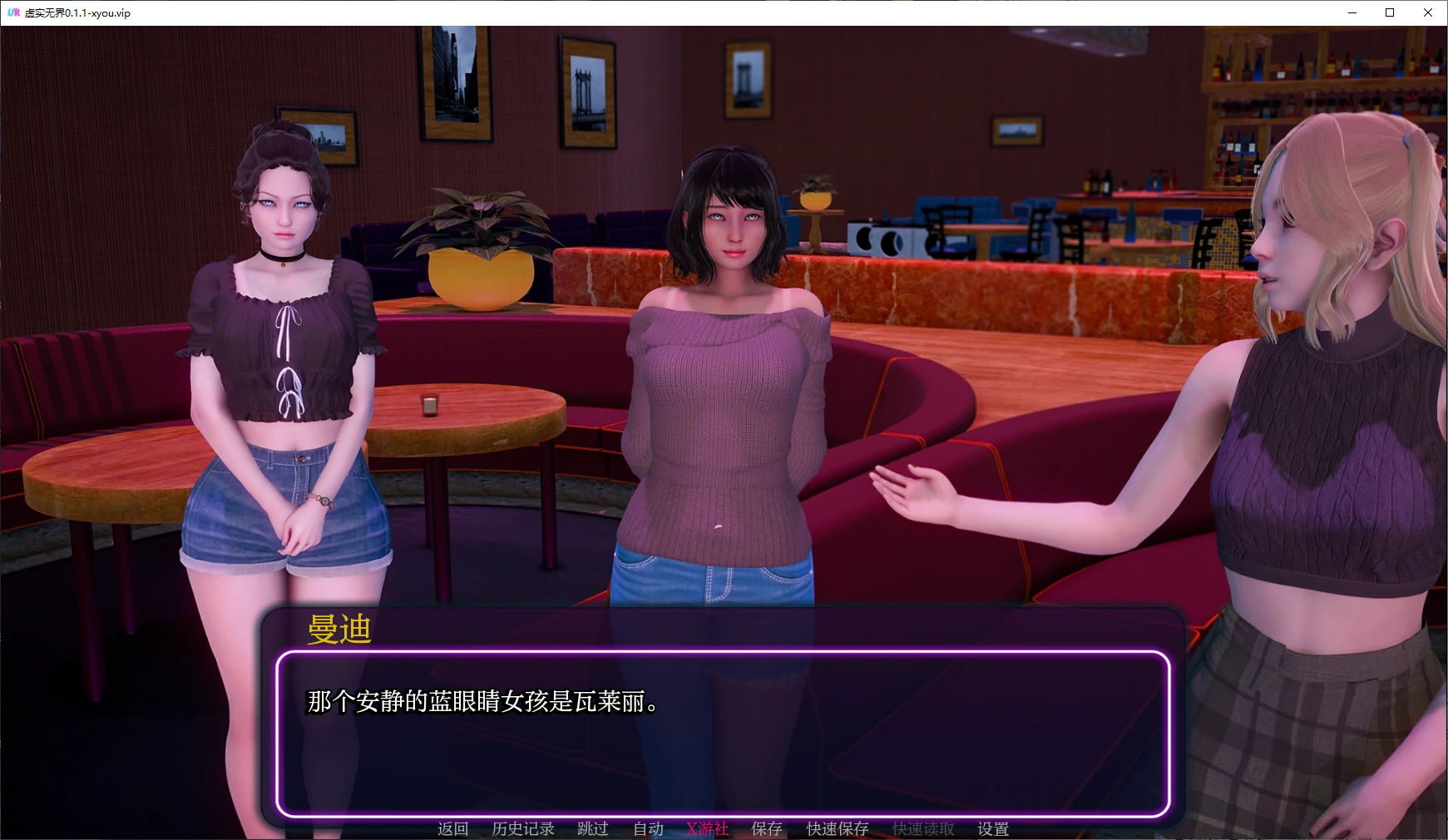Close the game window
This screenshot has width=1448, height=840.
click(1428, 12)
